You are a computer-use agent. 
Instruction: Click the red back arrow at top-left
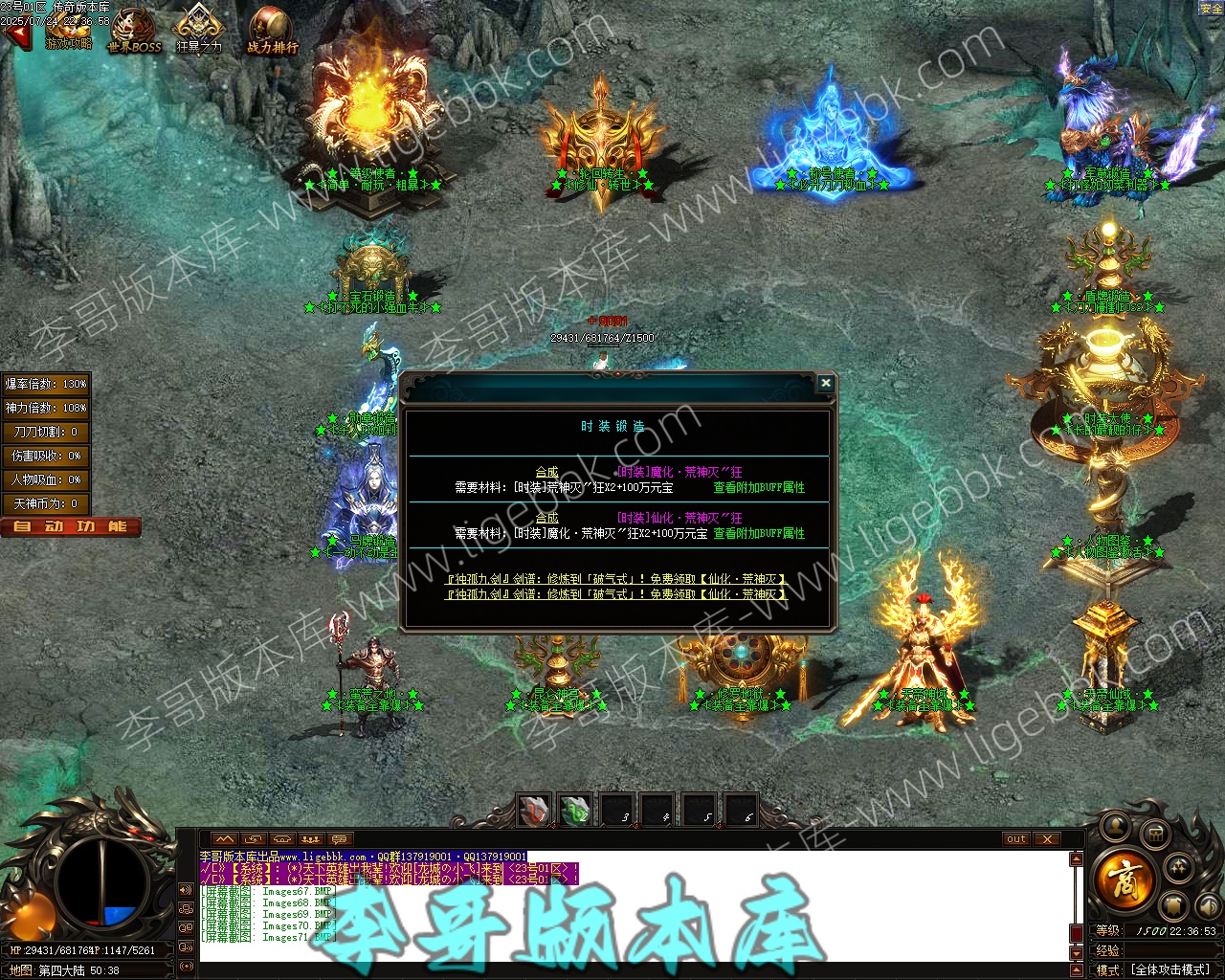[15, 36]
